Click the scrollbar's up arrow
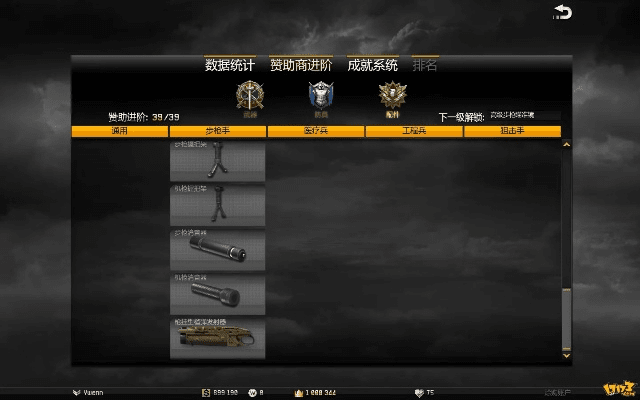This screenshot has width=640, height=400. click(x=566, y=146)
